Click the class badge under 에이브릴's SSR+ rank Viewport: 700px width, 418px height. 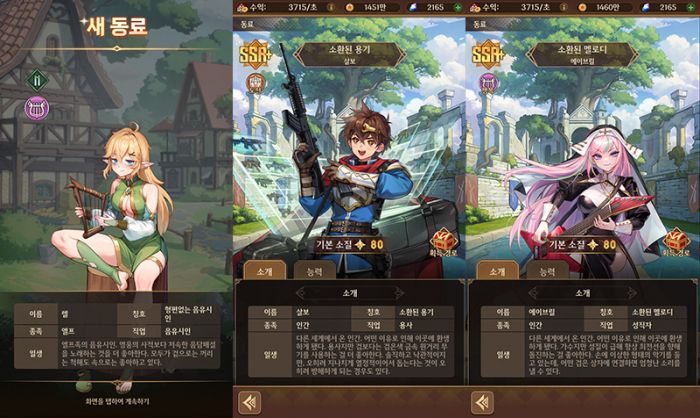[x=487, y=82]
